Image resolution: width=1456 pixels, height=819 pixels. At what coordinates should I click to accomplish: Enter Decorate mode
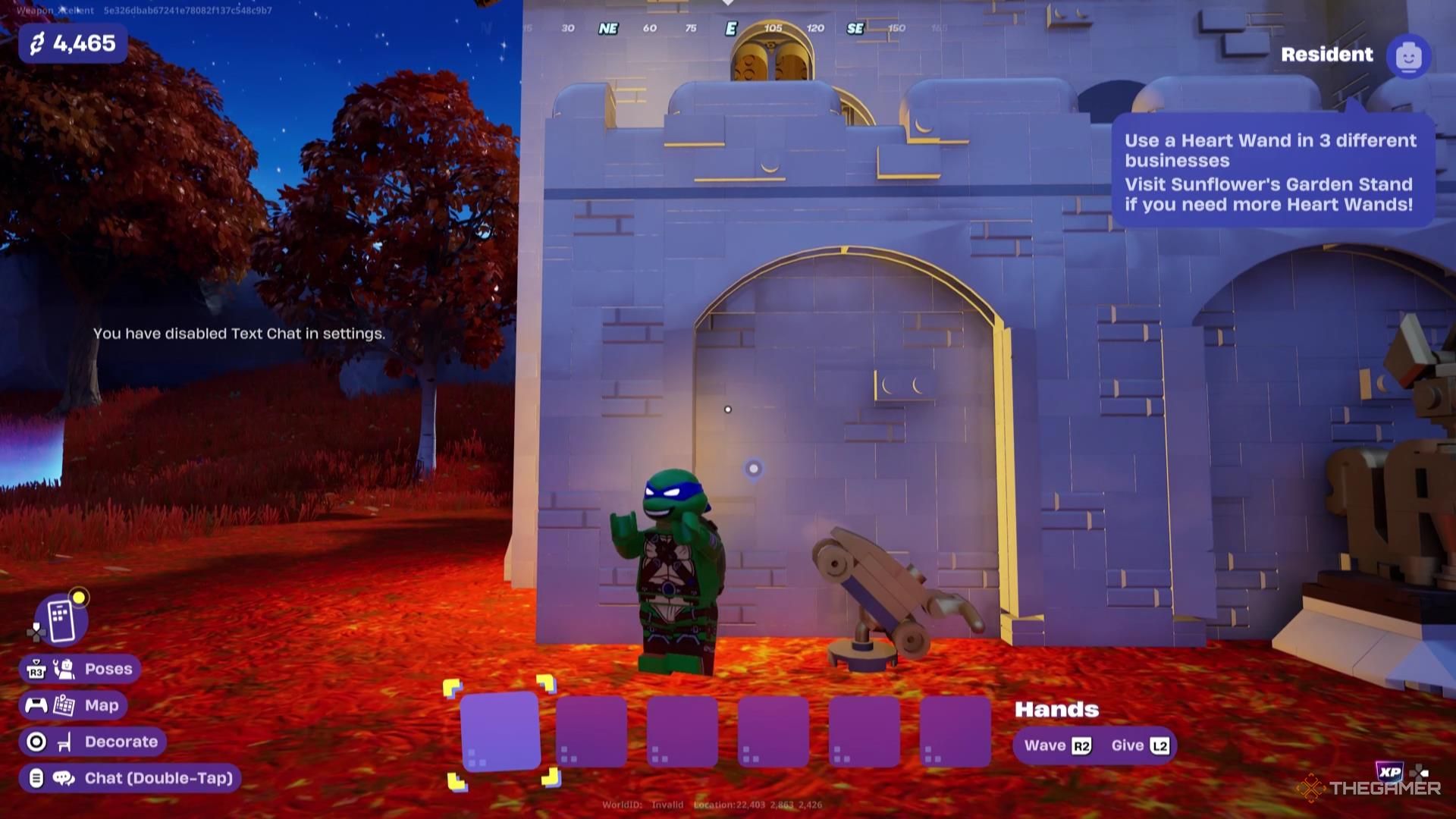coord(93,742)
